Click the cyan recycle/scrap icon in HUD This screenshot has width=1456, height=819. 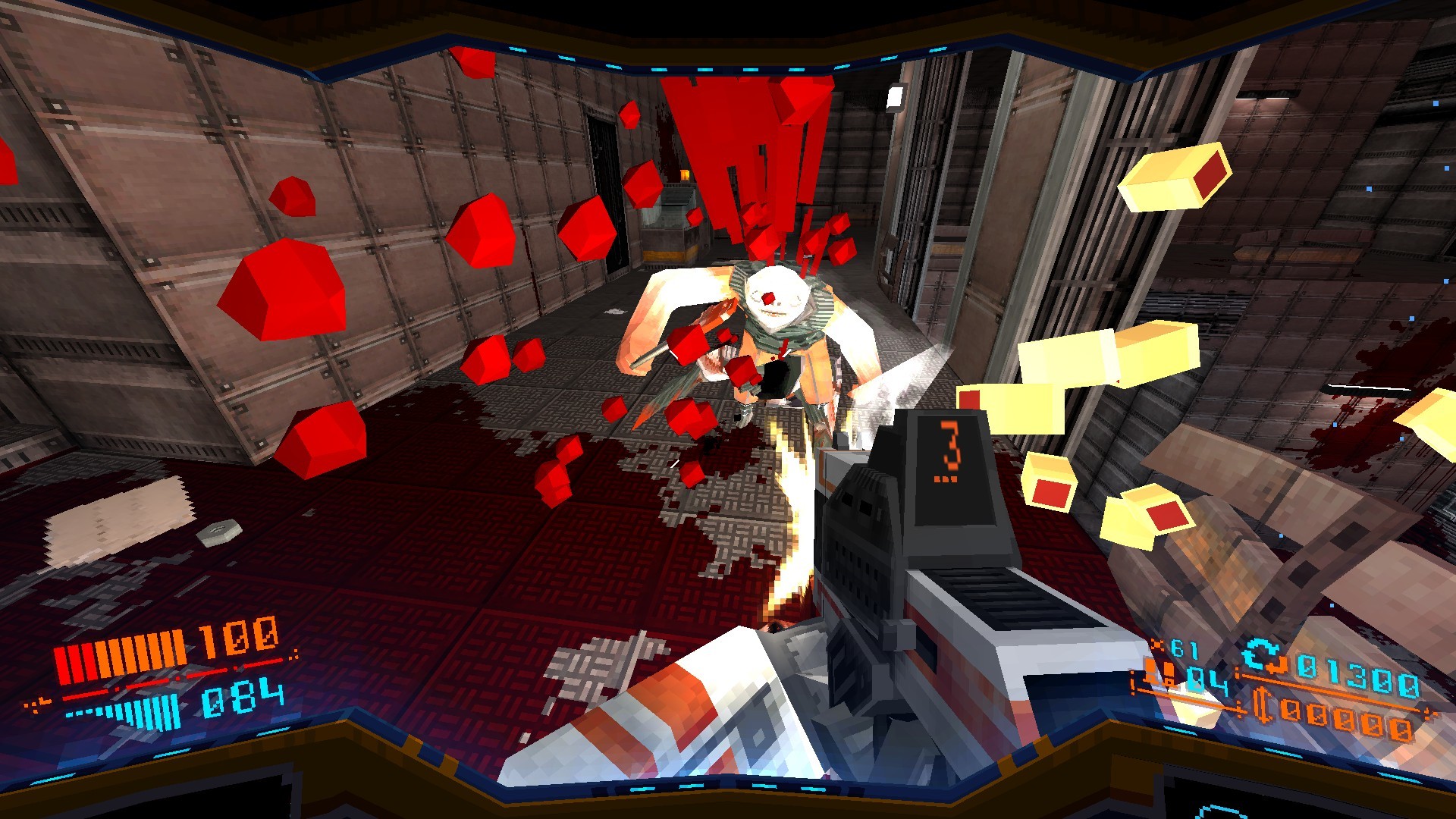[1259, 653]
